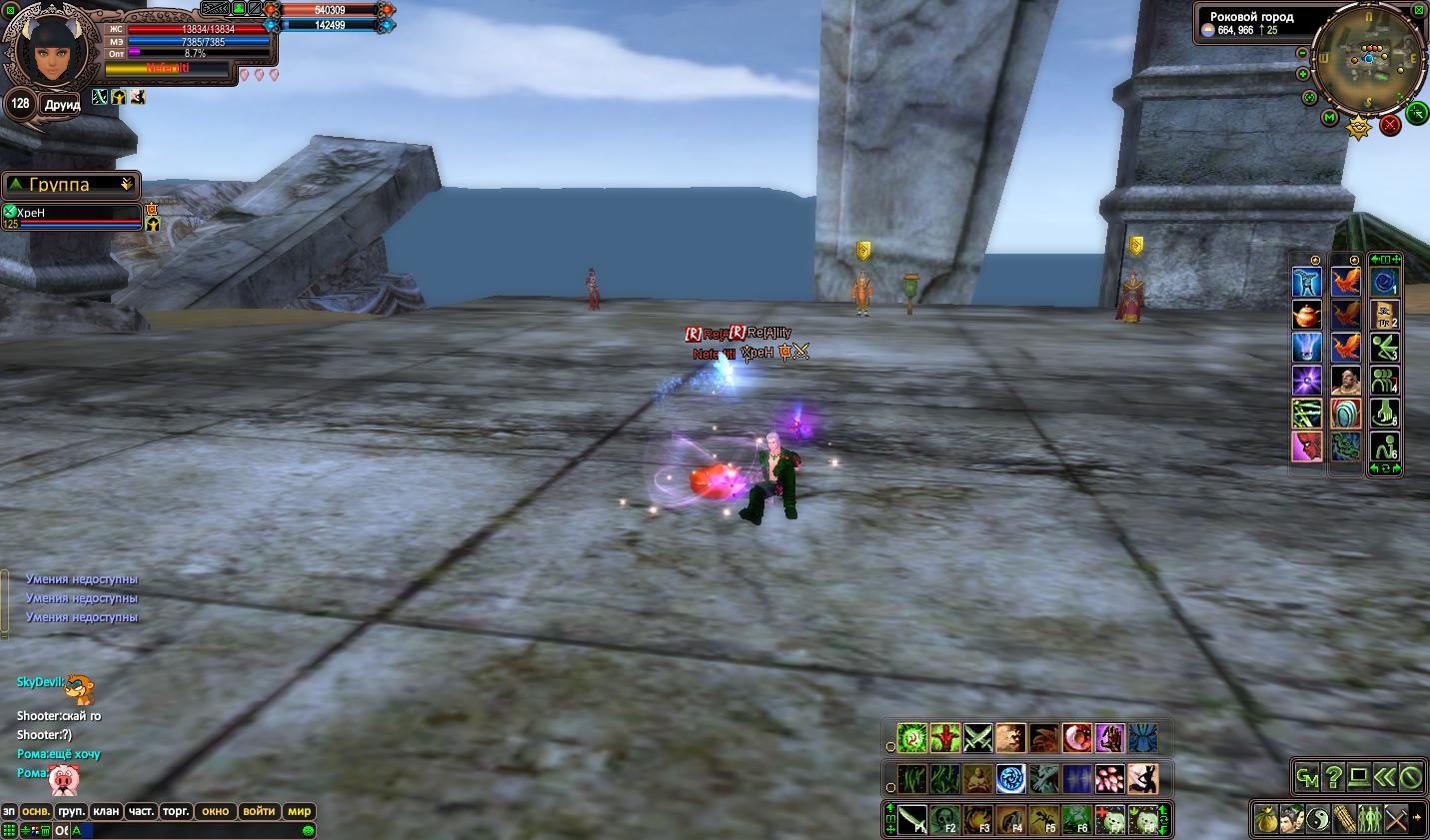Activate the F2 green skull skill
Viewport: 1430px width, 840px height.
[x=944, y=820]
